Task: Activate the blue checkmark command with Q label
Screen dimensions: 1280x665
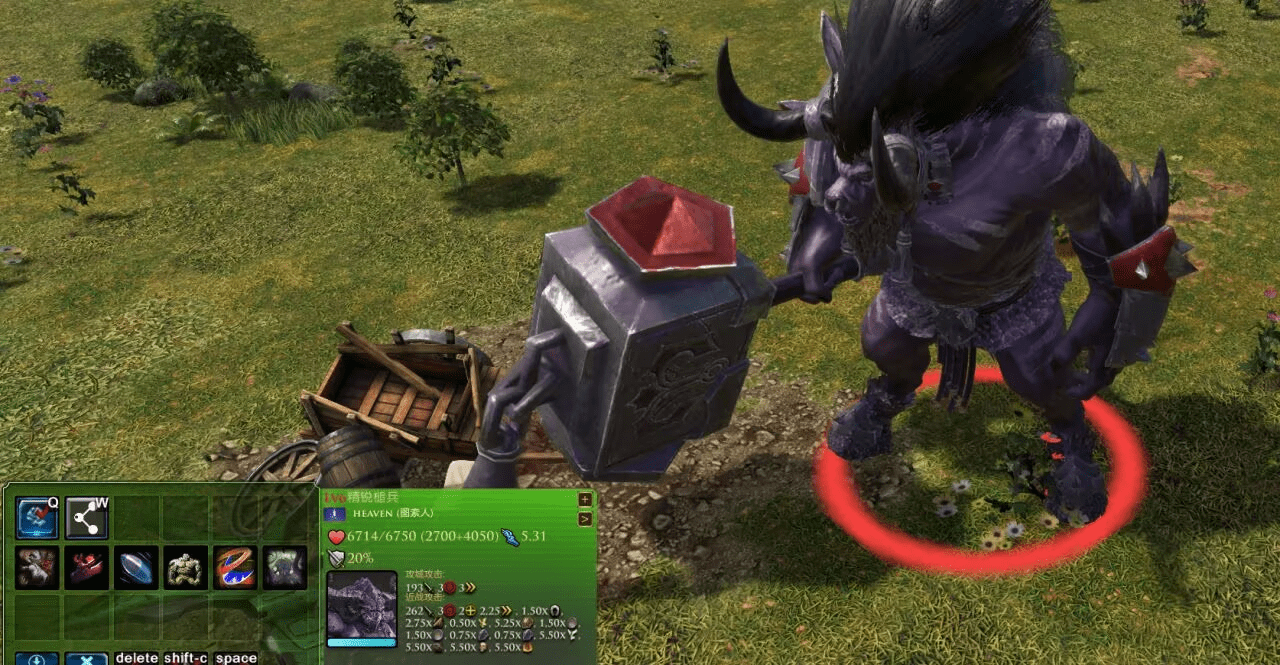Action: [x=37, y=518]
